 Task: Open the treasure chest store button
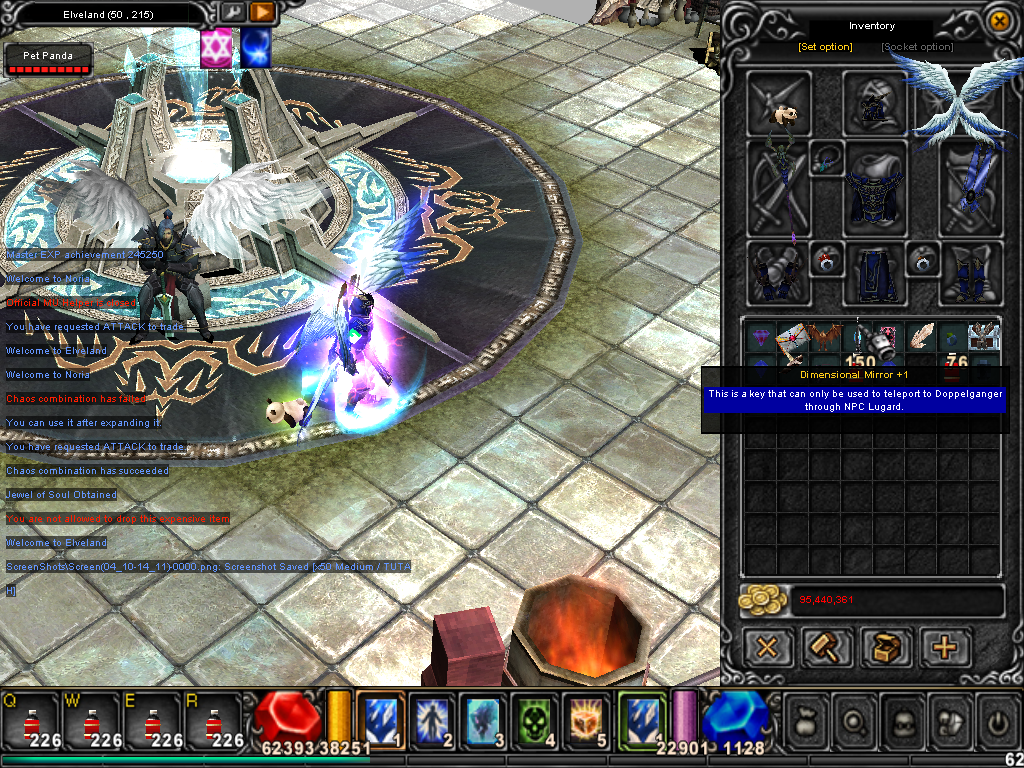click(x=885, y=647)
